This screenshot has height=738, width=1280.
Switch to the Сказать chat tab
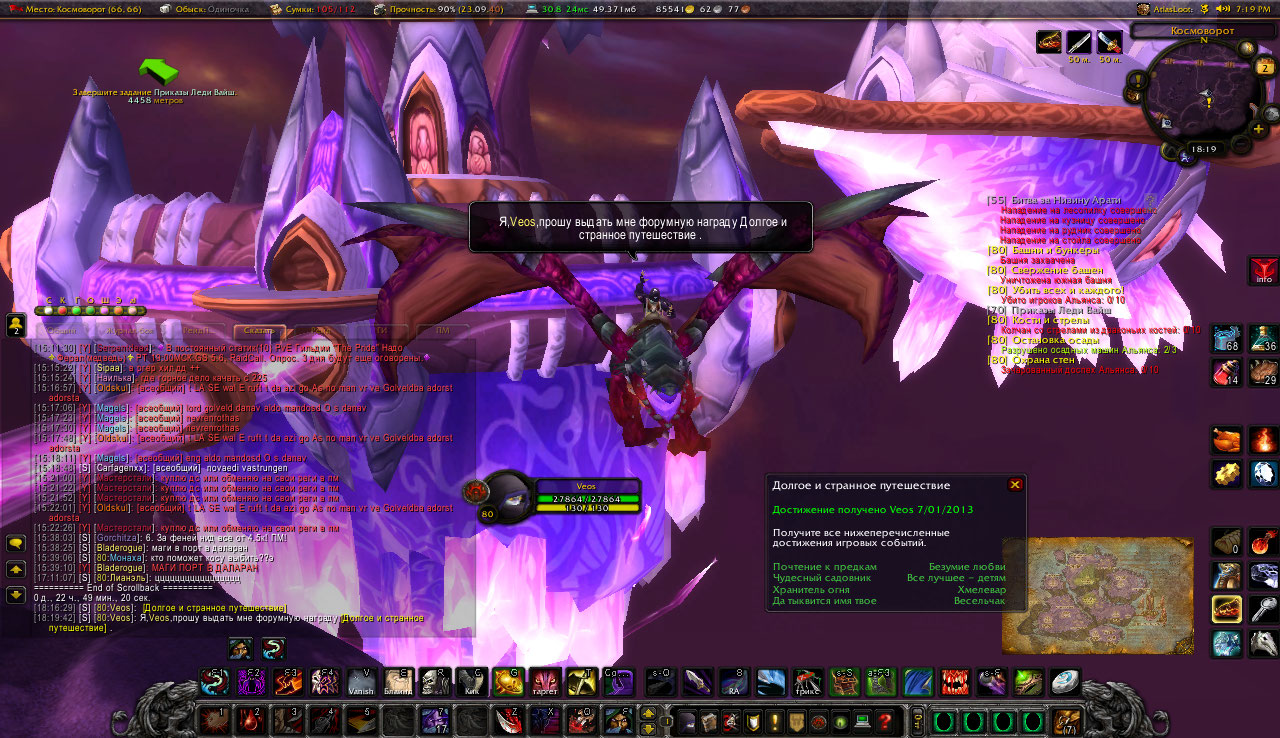(259, 331)
